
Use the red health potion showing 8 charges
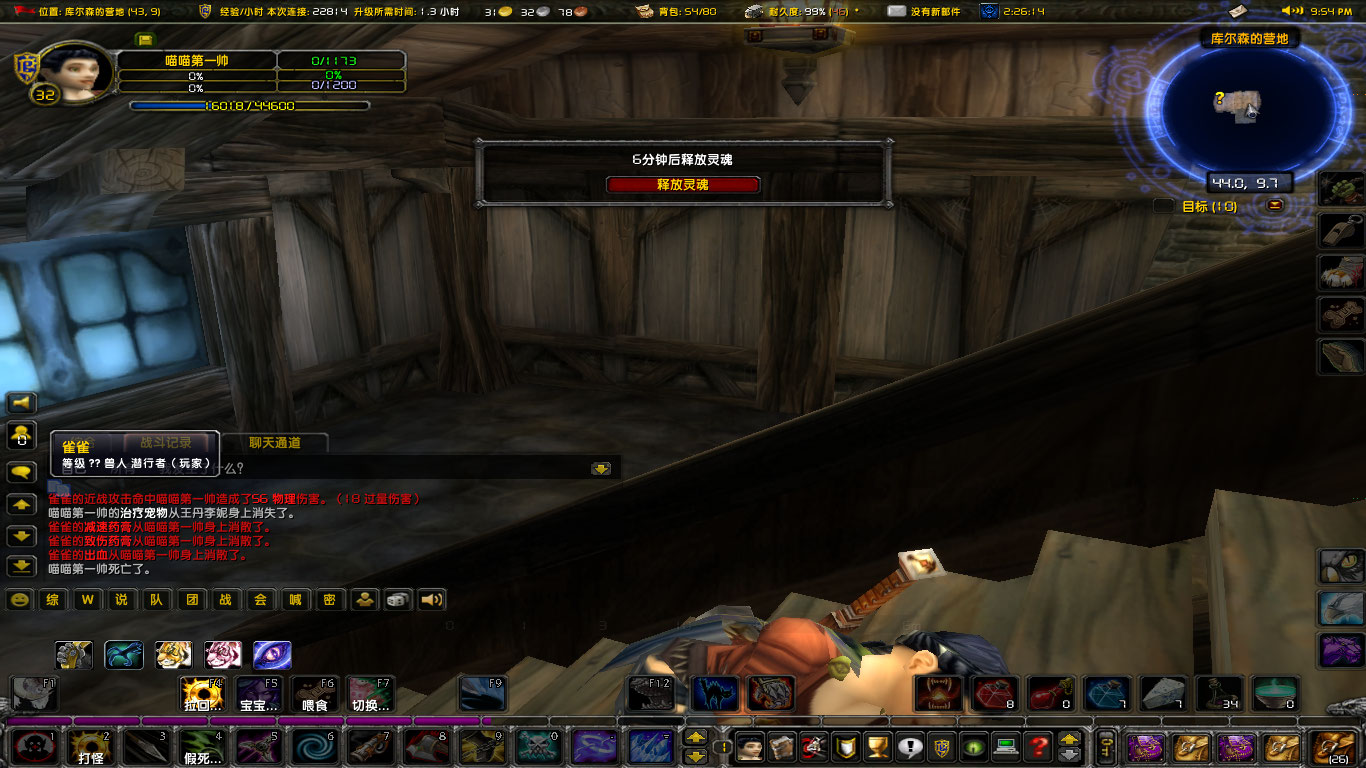click(x=992, y=695)
